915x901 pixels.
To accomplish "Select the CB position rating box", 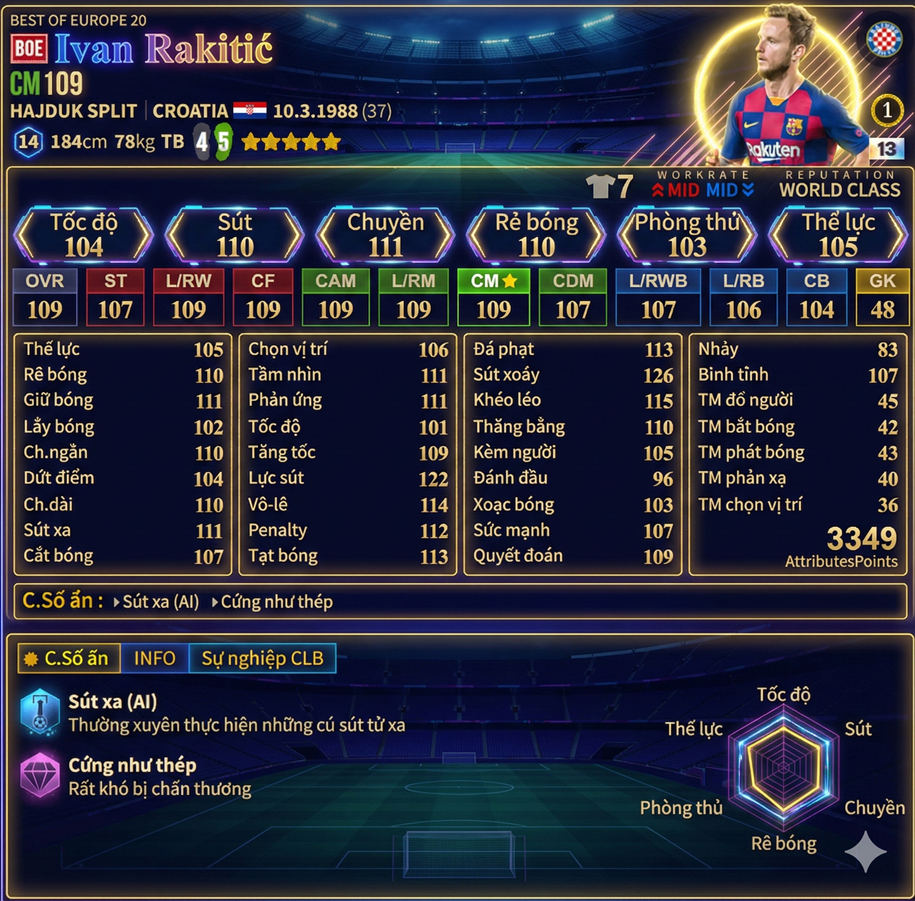I will coord(816,297).
